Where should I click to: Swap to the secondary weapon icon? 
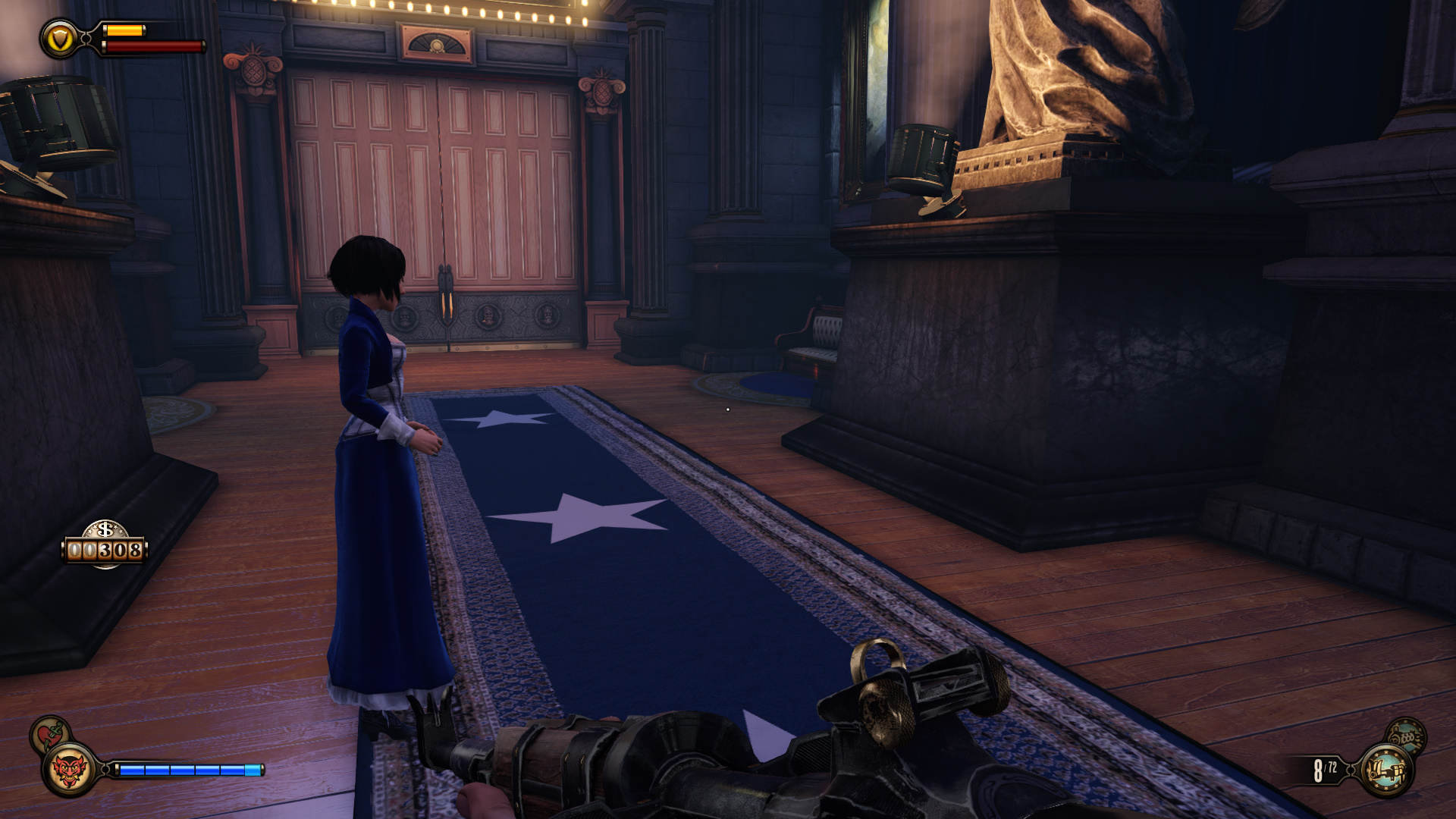(x=1407, y=735)
